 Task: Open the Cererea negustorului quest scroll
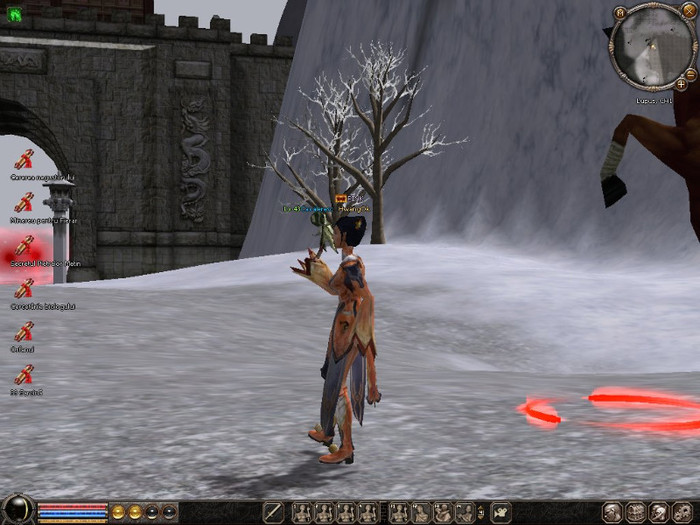pos(23,159)
